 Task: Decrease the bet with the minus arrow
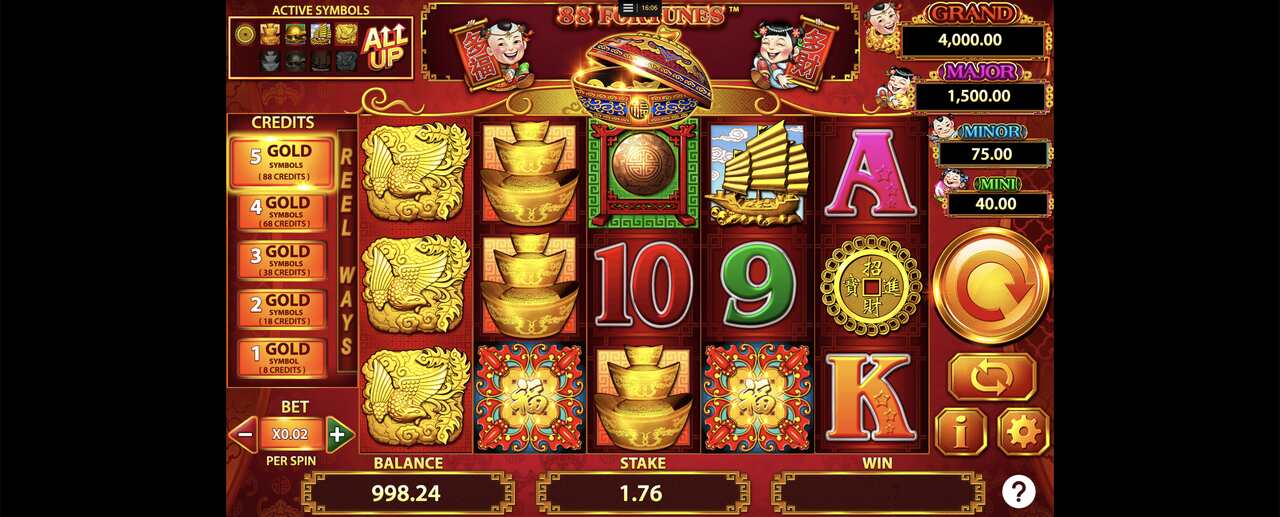pyautogui.click(x=243, y=435)
